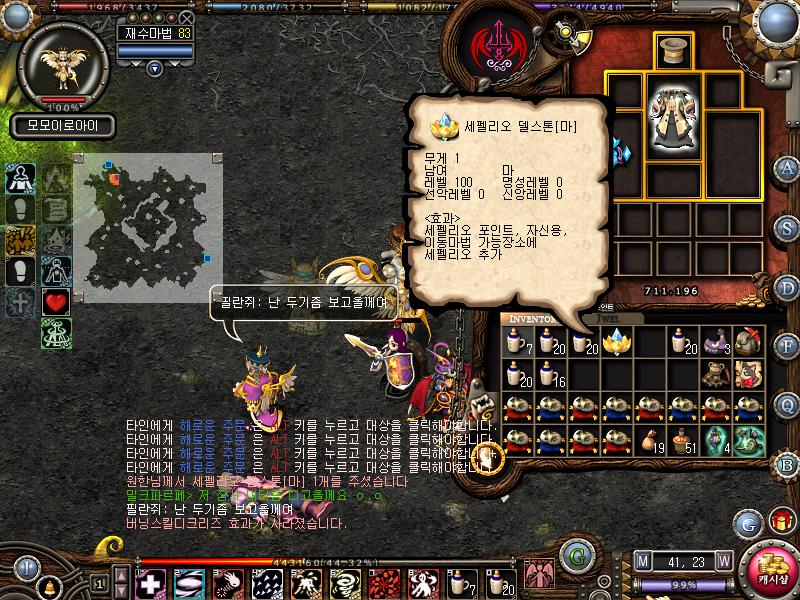Screen dimensions: 800x600
Task: Activate the white cross heal skill
Action: pyautogui.click(x=151, y=583)
